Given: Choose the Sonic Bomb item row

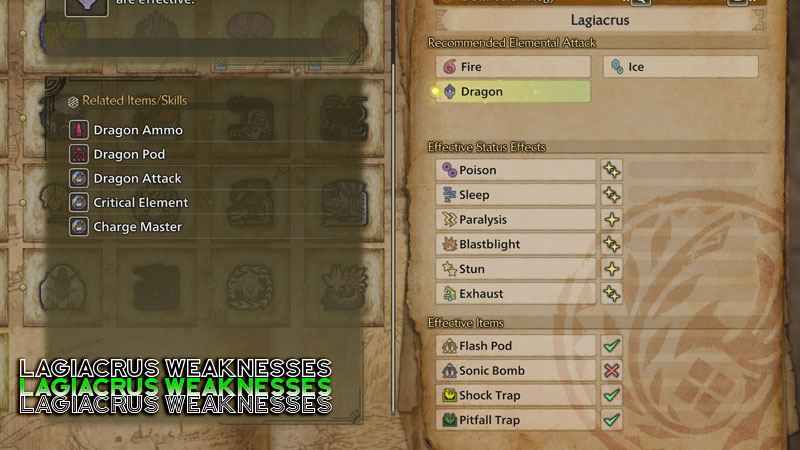Looking at the screenshot, I should (516, 371).
